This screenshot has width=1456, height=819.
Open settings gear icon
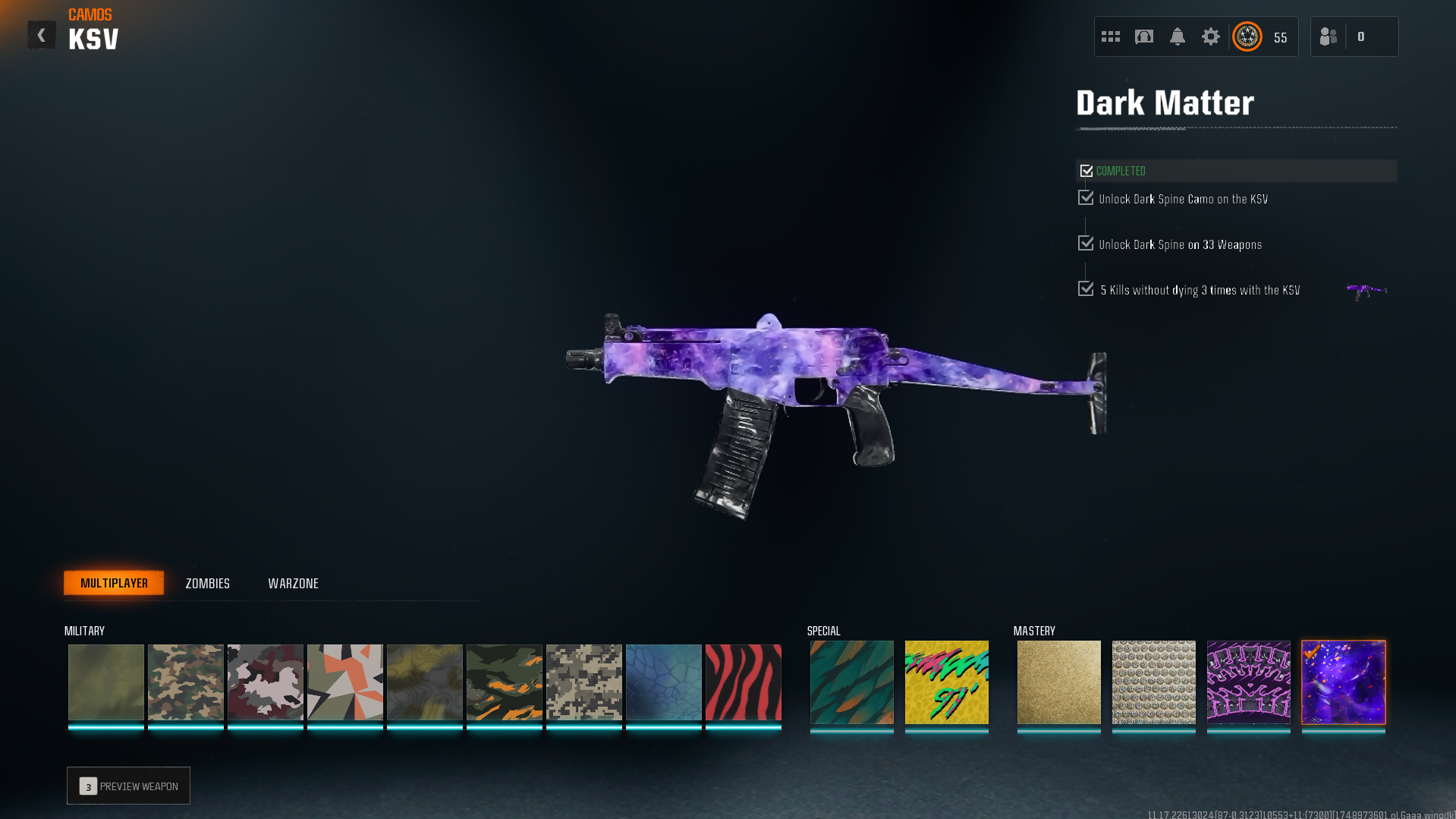[x=1211, y=36]
